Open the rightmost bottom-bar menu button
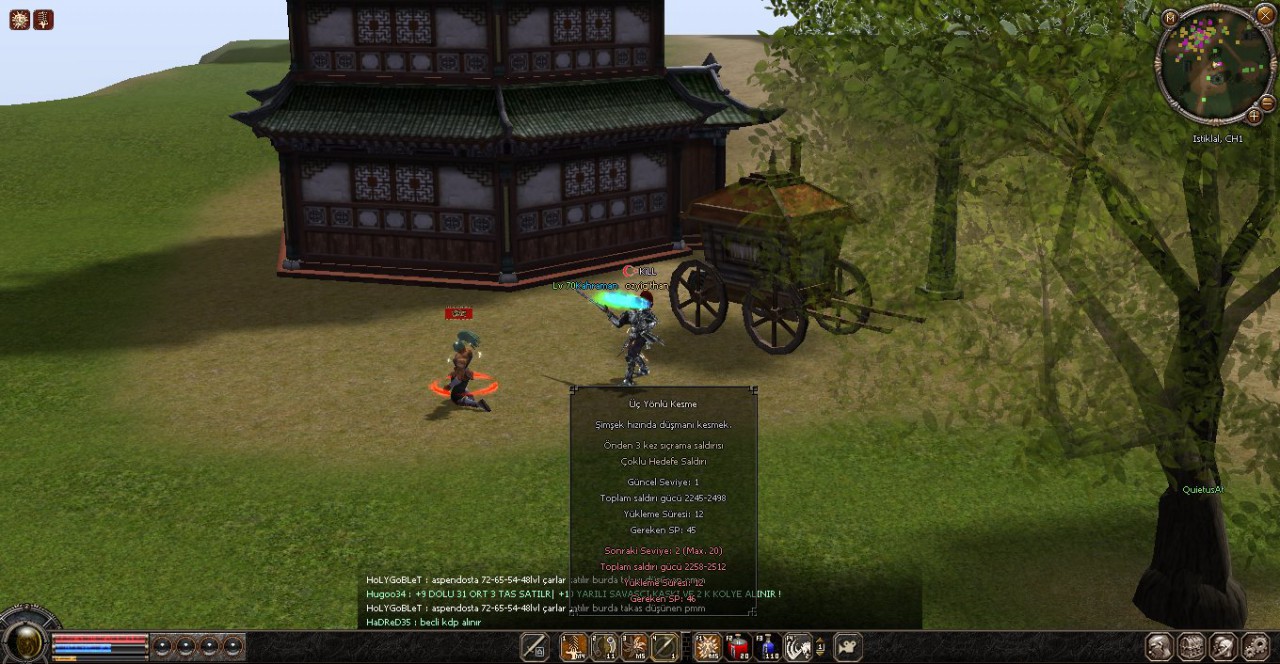 click(x=1255, y=647)
